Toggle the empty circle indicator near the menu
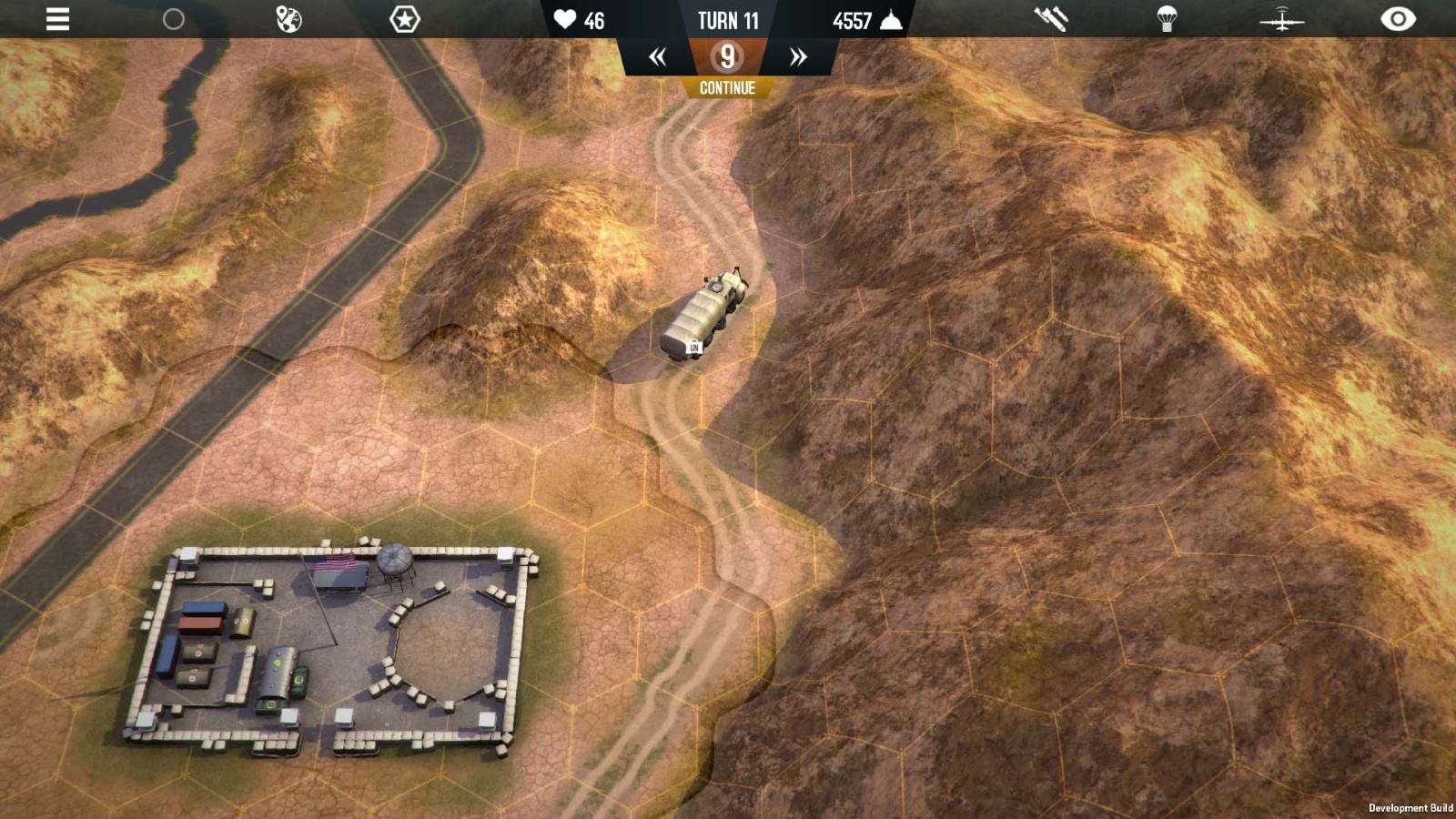Viewport: 1456px width, 819px height. 172,17
